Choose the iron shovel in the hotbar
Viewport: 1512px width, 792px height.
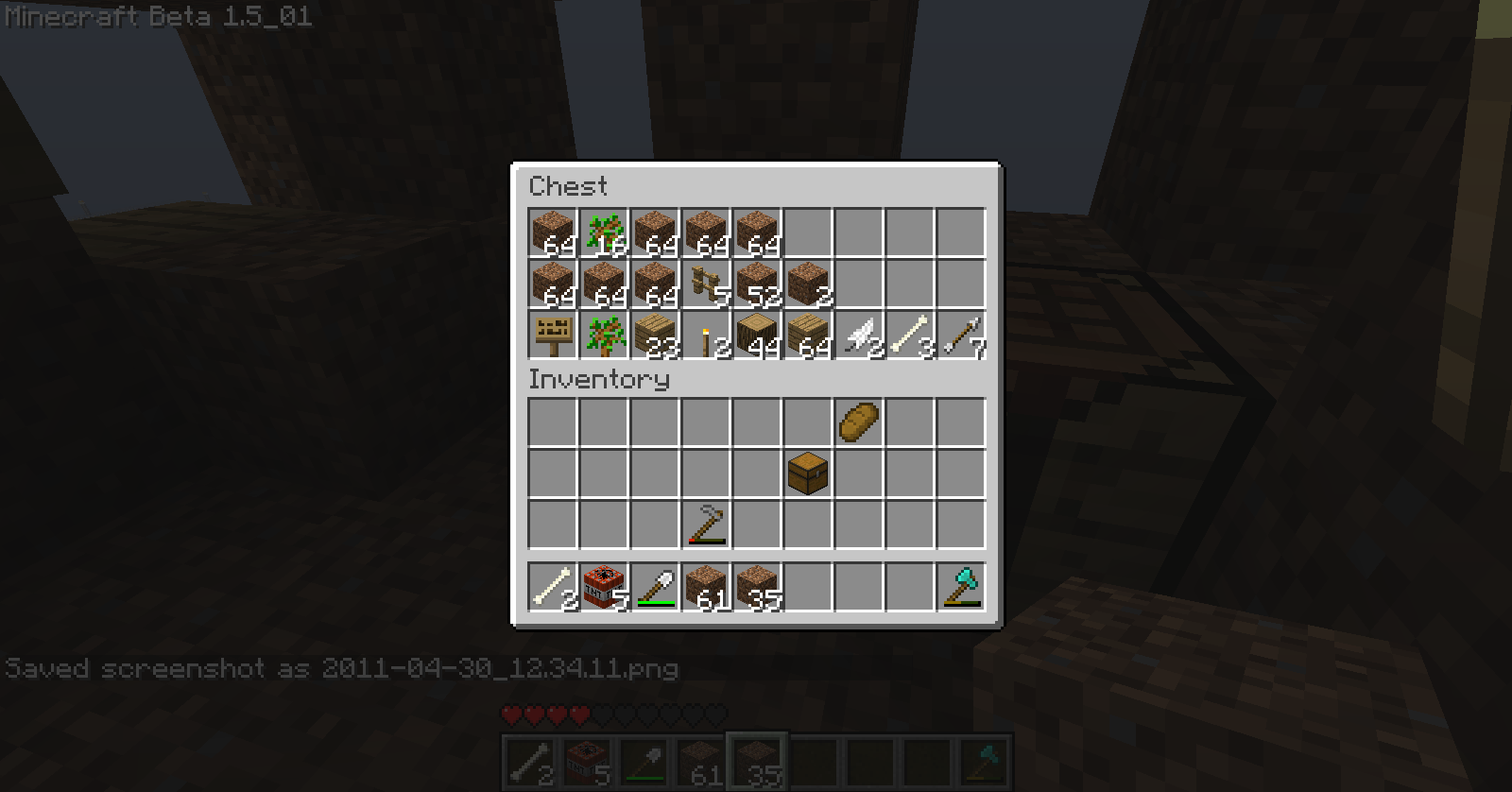coord(655,587)
